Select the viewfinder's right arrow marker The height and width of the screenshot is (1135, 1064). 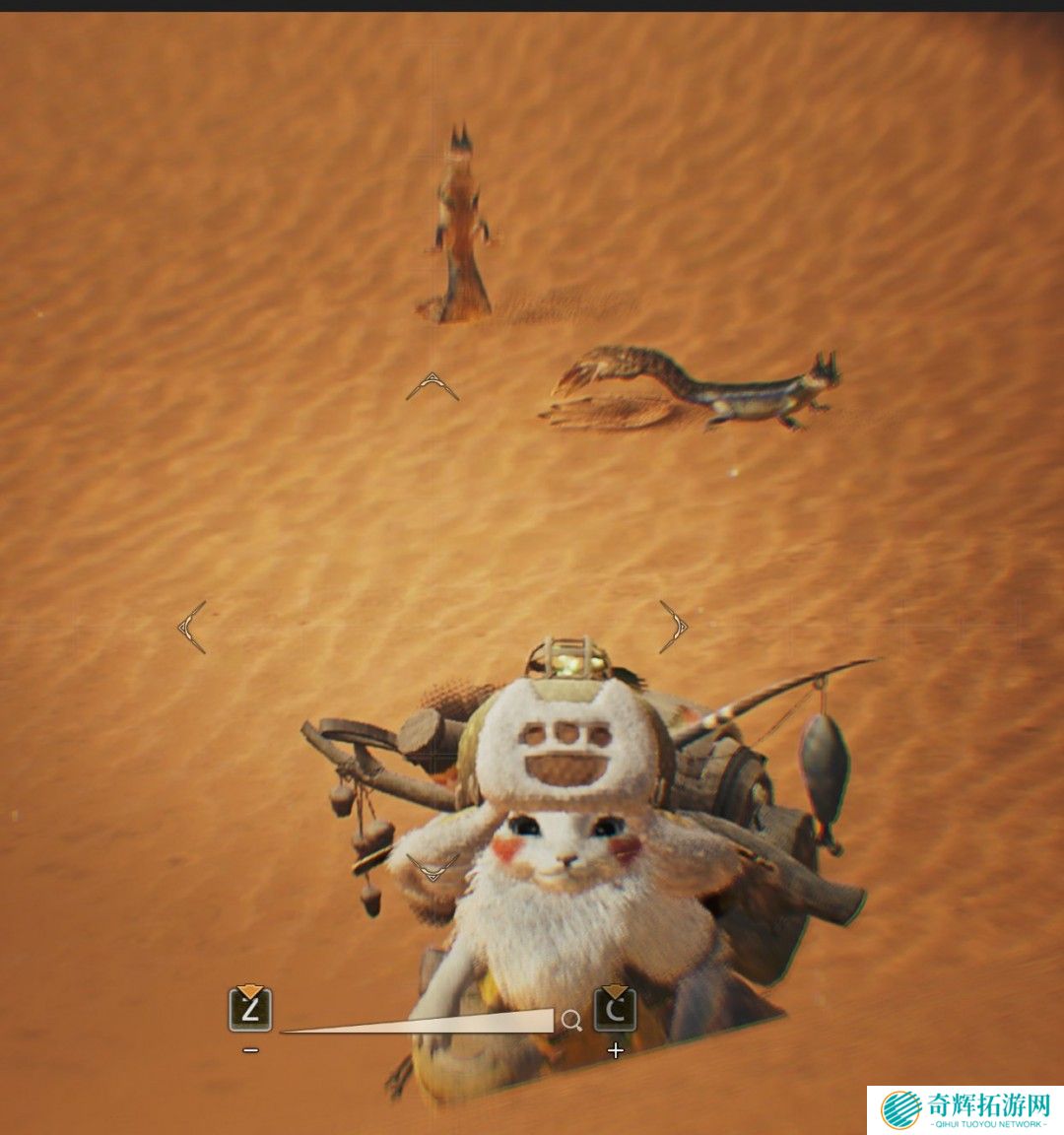coord(674,627)
